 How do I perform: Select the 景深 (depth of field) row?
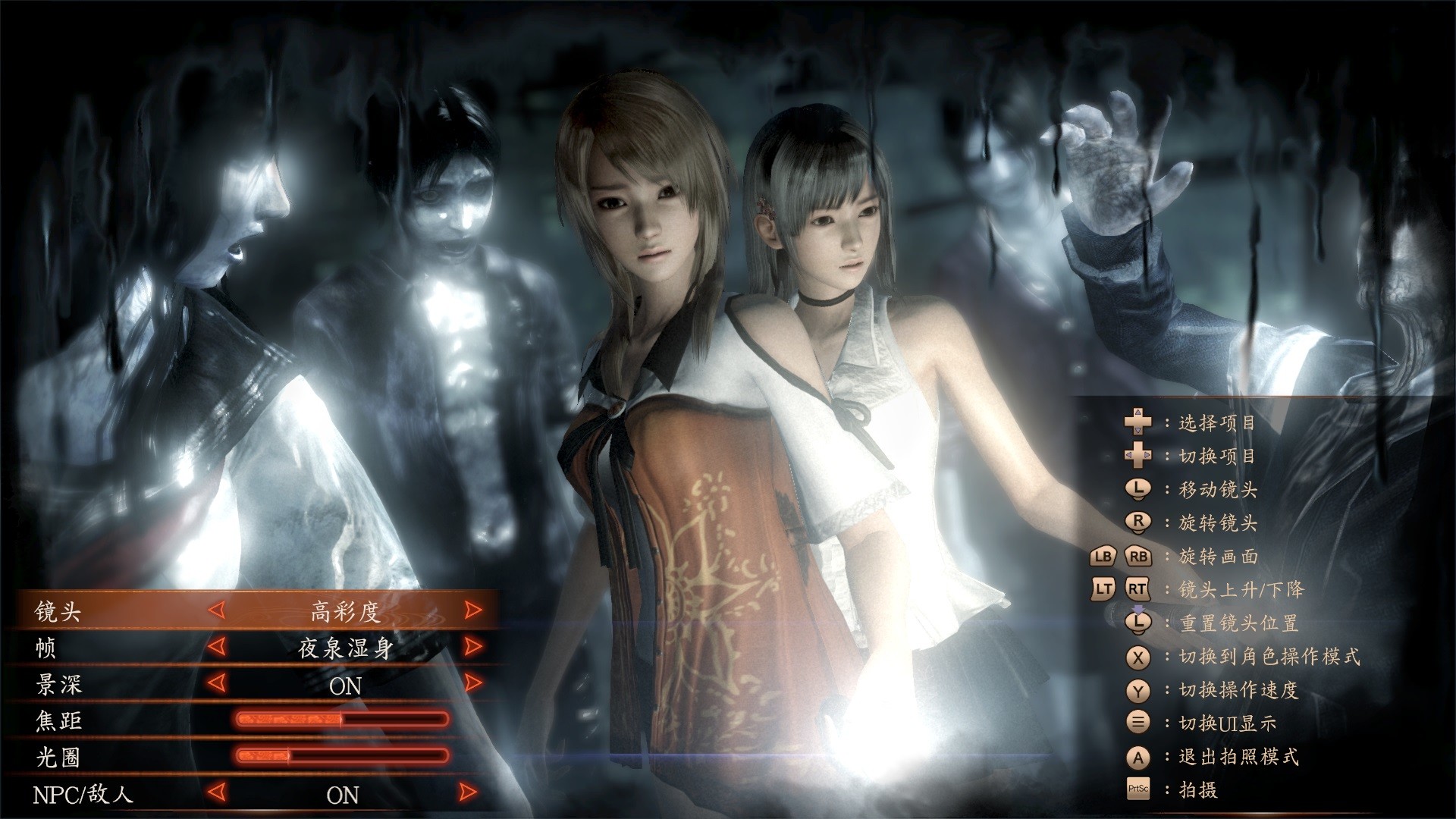(58, 684)
